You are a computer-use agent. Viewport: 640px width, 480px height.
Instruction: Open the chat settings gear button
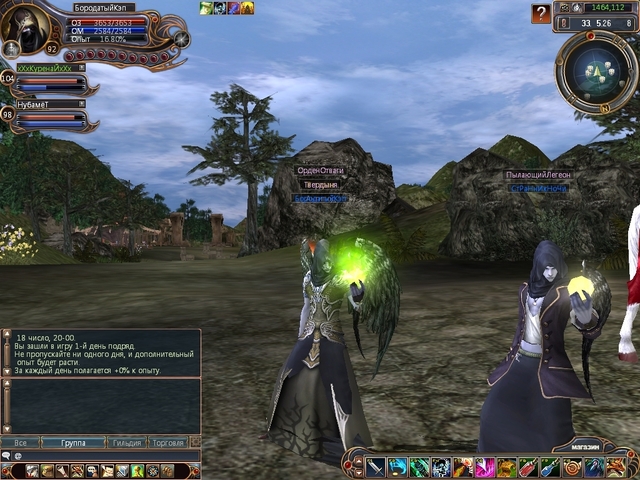tap(195, 441)
